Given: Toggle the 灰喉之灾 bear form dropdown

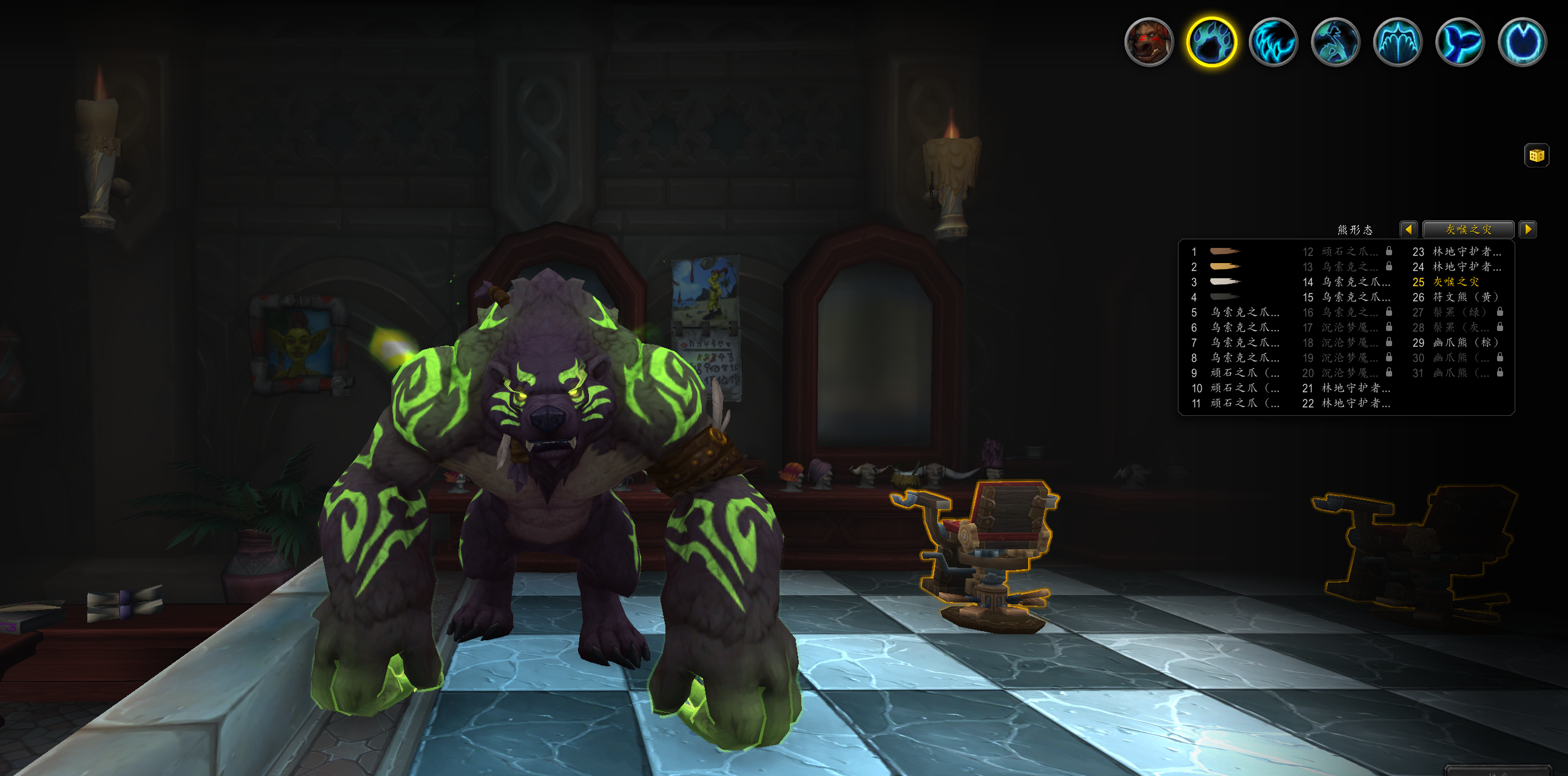Looking at the screenshot, I should pyautogui.click(x=1468, y=229).
